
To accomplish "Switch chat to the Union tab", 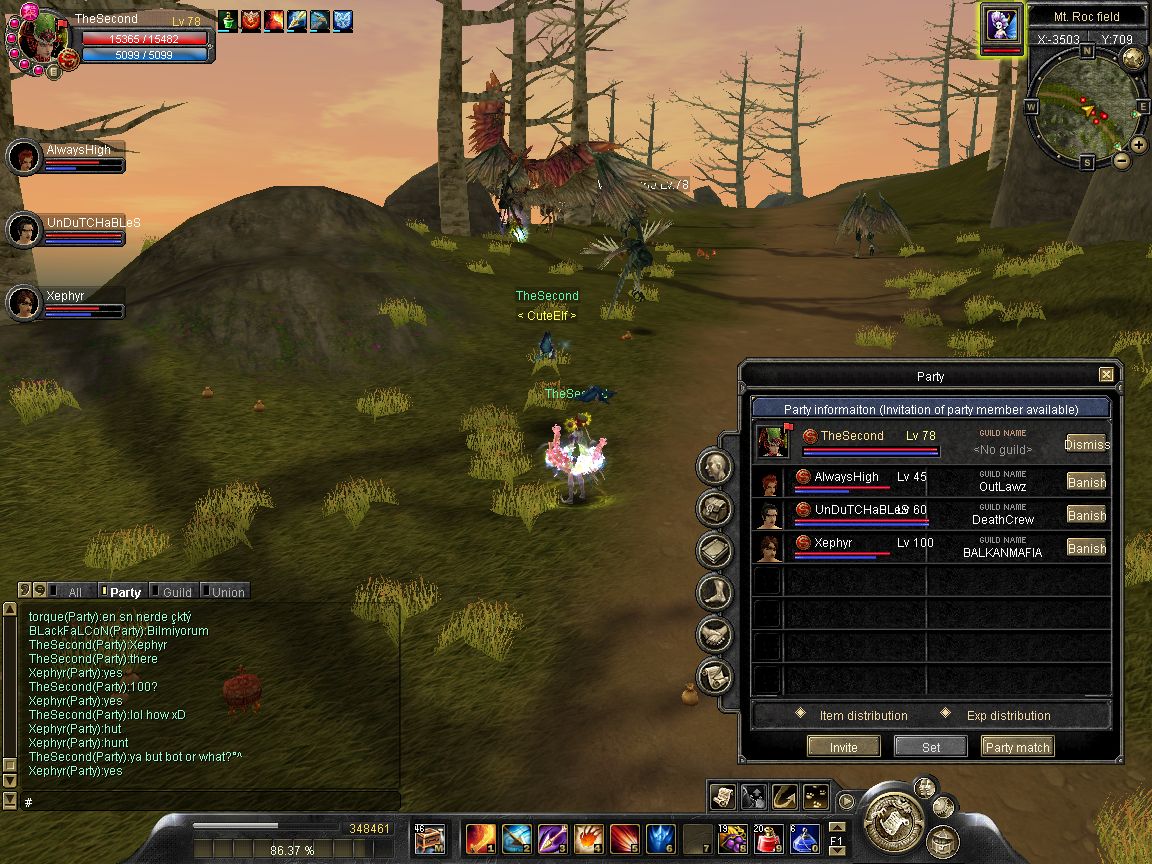I will coord(227,592).
